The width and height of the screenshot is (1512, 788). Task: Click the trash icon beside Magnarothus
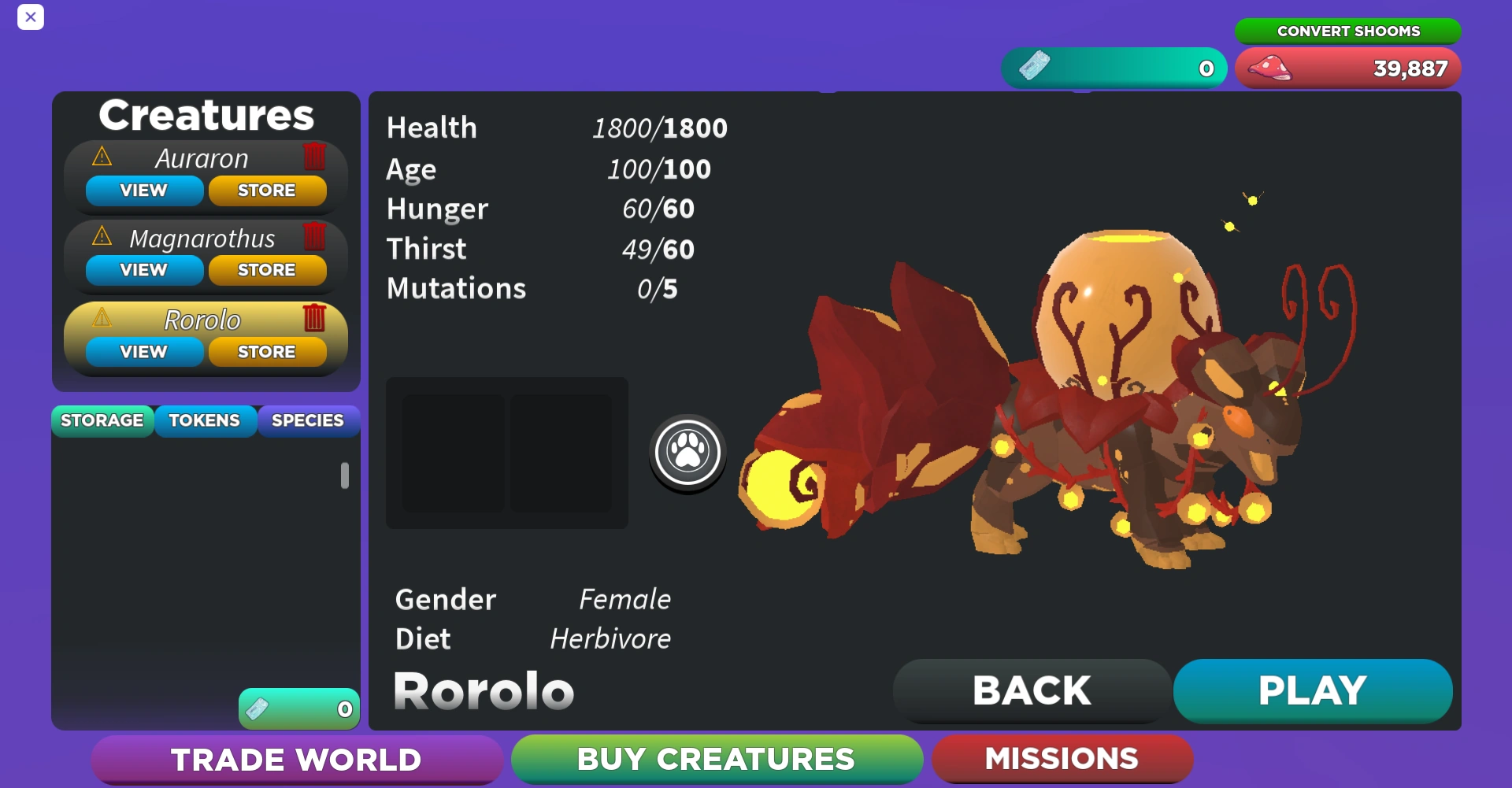point(314,237)
